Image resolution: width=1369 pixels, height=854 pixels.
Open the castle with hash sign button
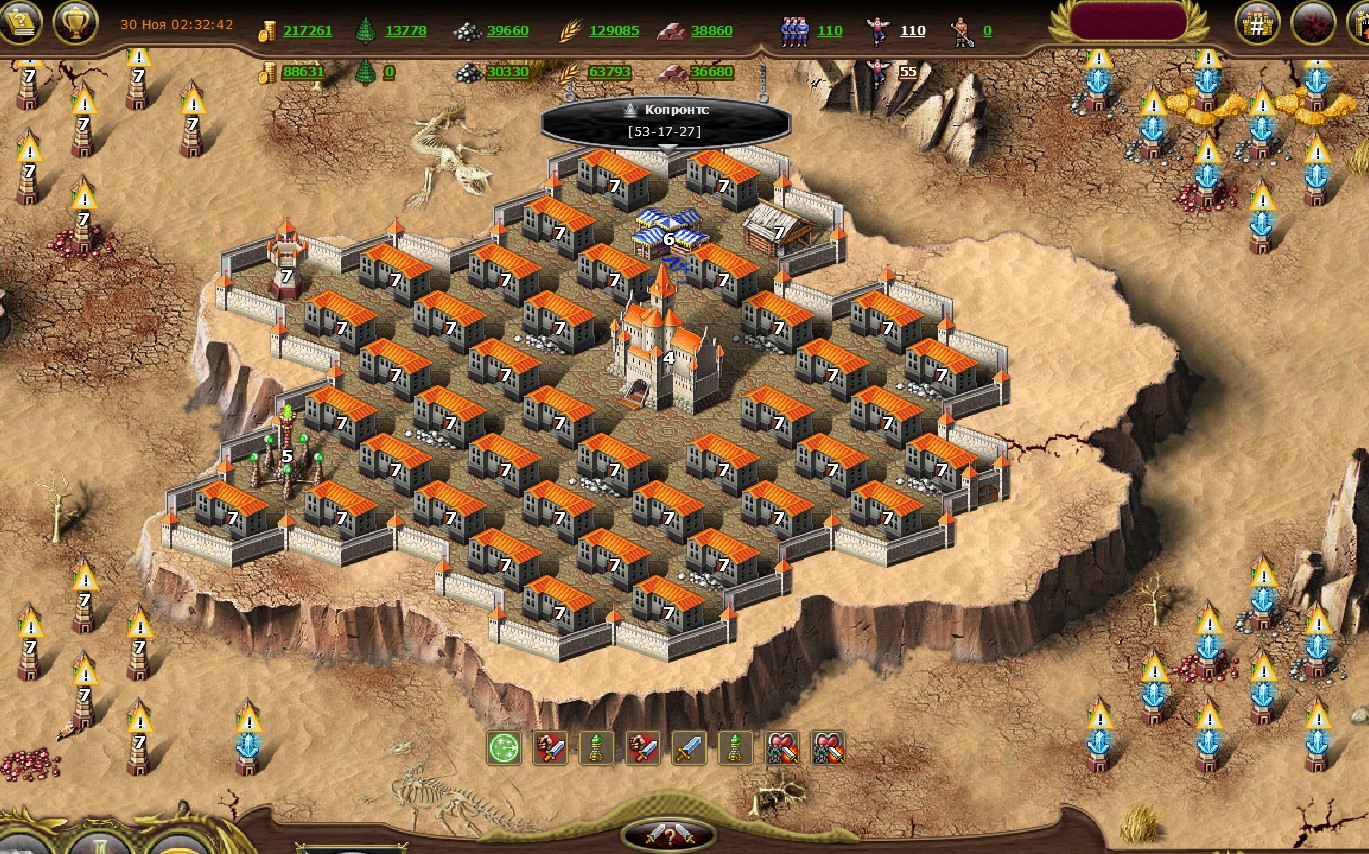[x=1257, y=23]
